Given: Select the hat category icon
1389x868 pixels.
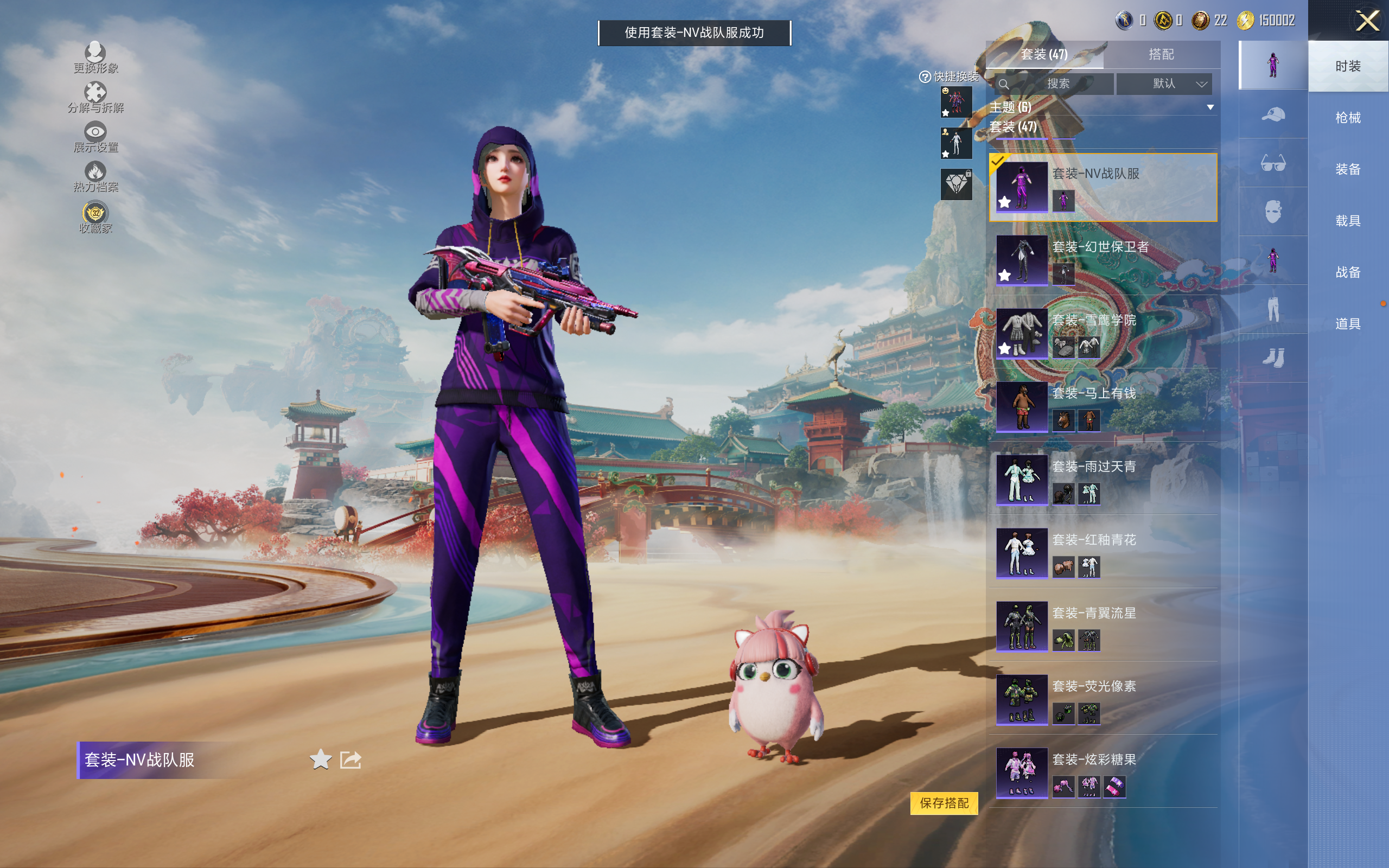Looking at the screenshot, I should click(x=1272, y=114).
